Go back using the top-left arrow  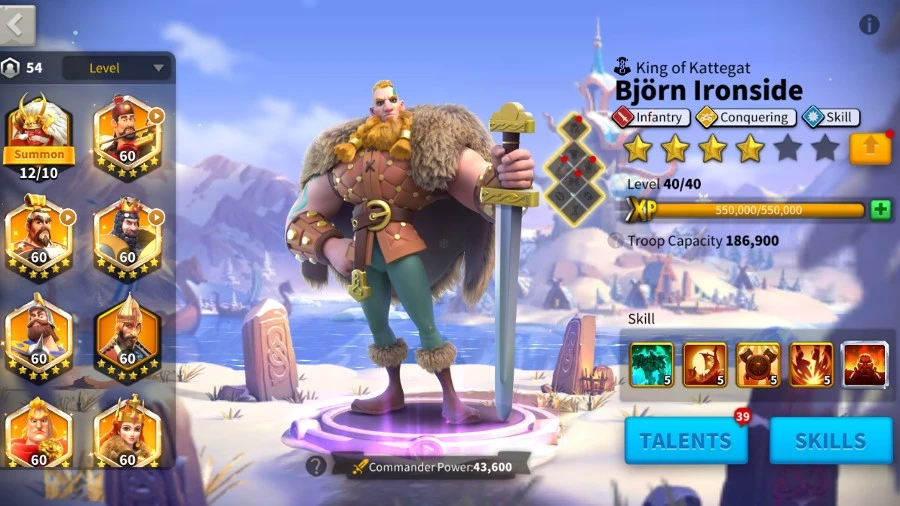(x=18, y=25)
